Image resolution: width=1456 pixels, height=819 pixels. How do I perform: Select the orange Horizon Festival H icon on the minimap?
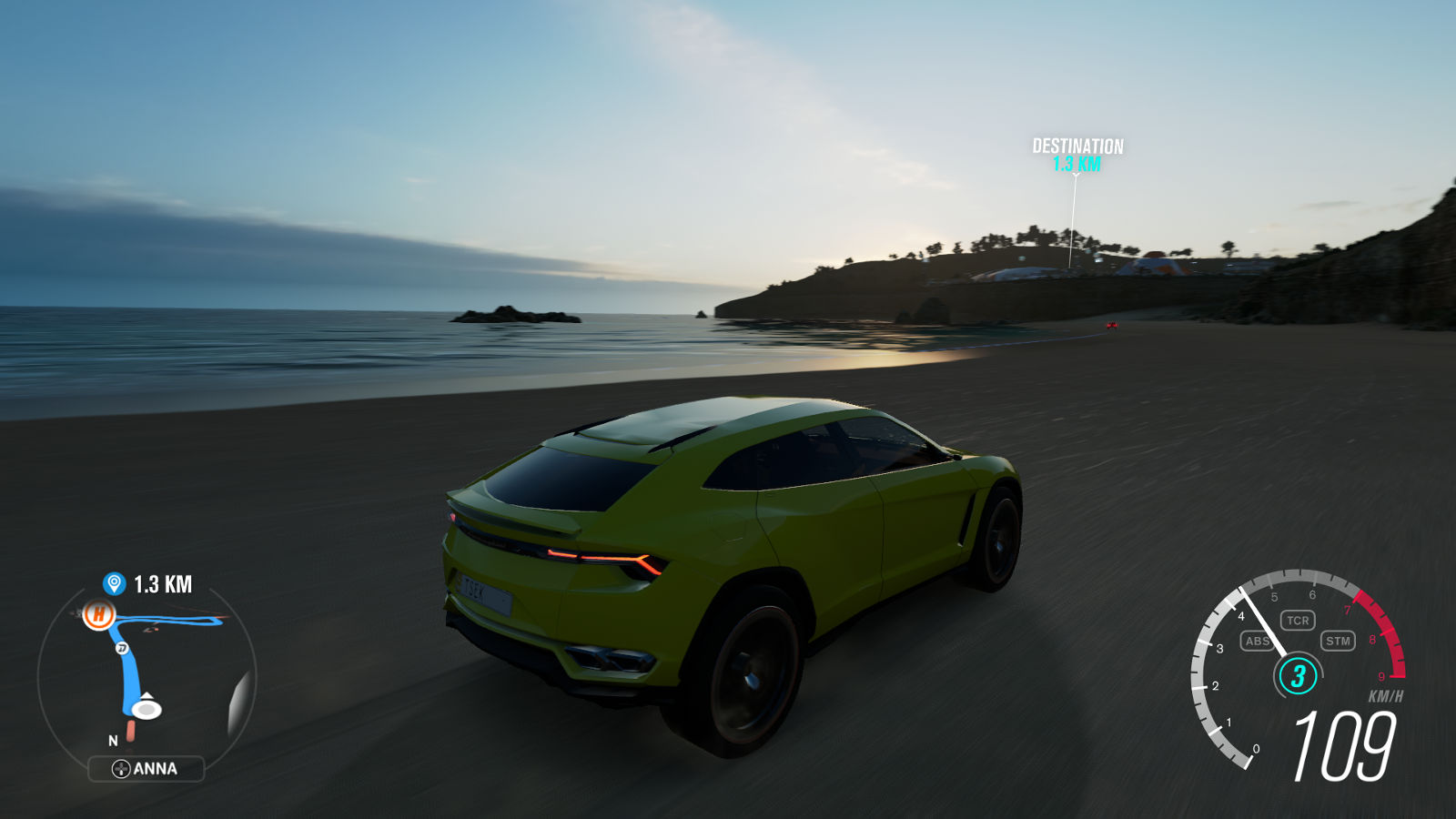click(x=98, y=615)
